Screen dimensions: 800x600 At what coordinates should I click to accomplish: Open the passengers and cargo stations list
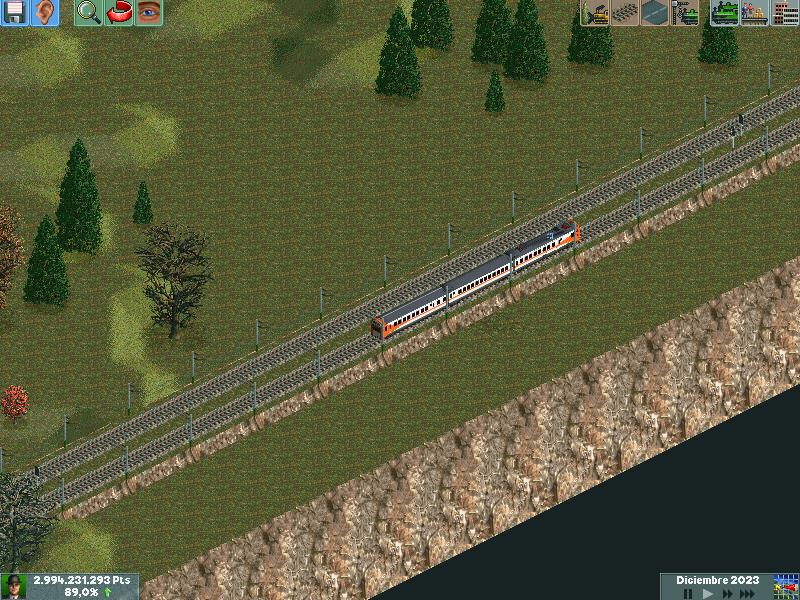[x=754, y=13]
